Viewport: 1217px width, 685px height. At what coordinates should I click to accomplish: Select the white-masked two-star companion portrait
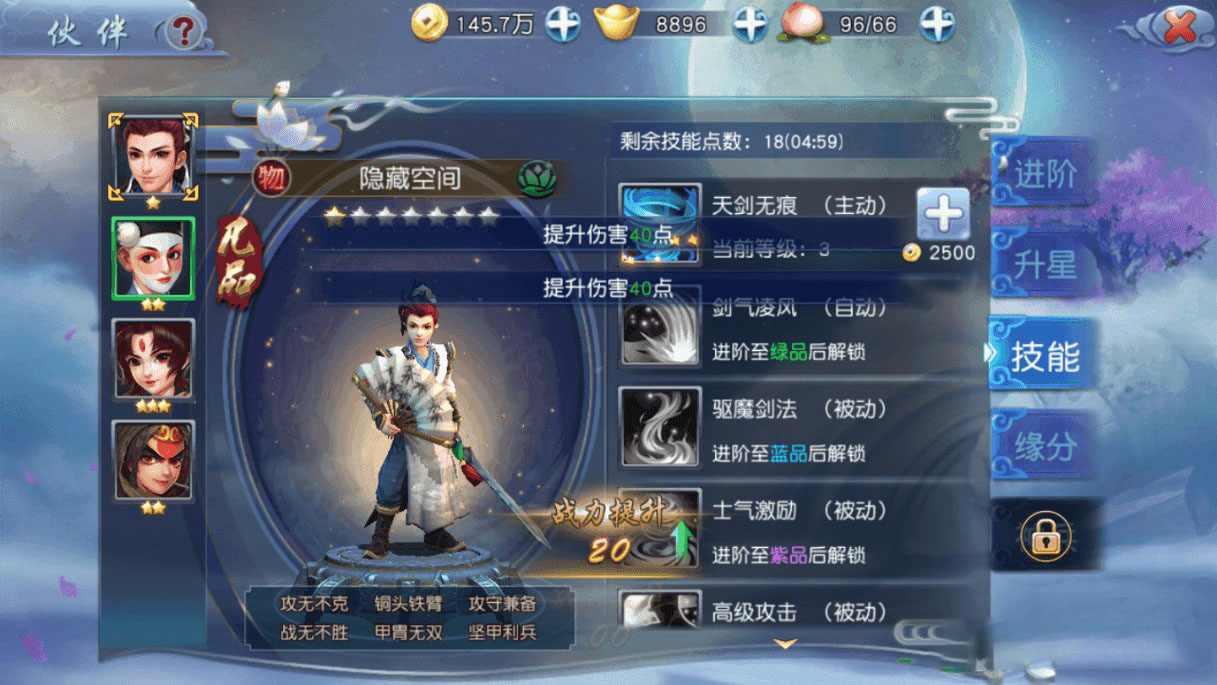153,257
